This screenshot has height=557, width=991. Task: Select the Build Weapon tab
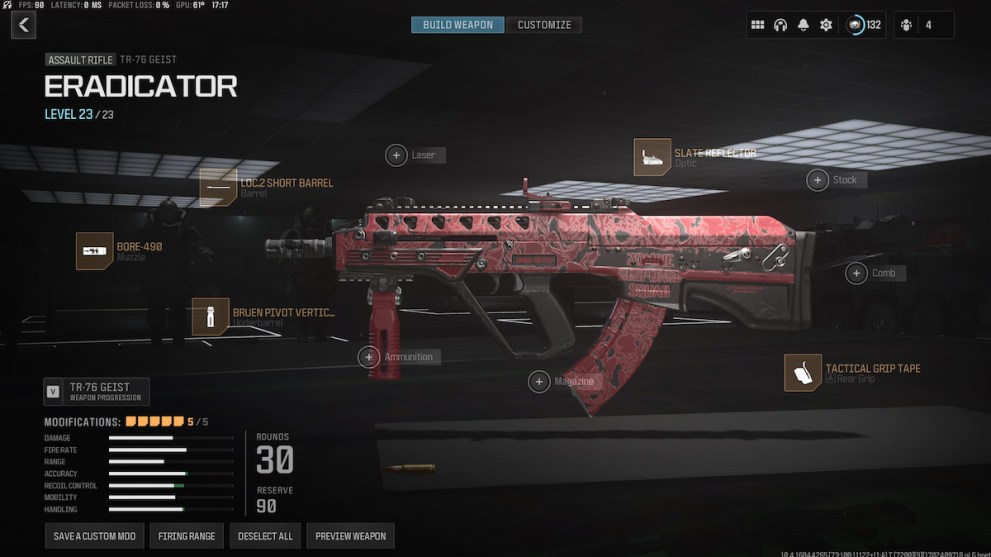[x=458, y=25]
